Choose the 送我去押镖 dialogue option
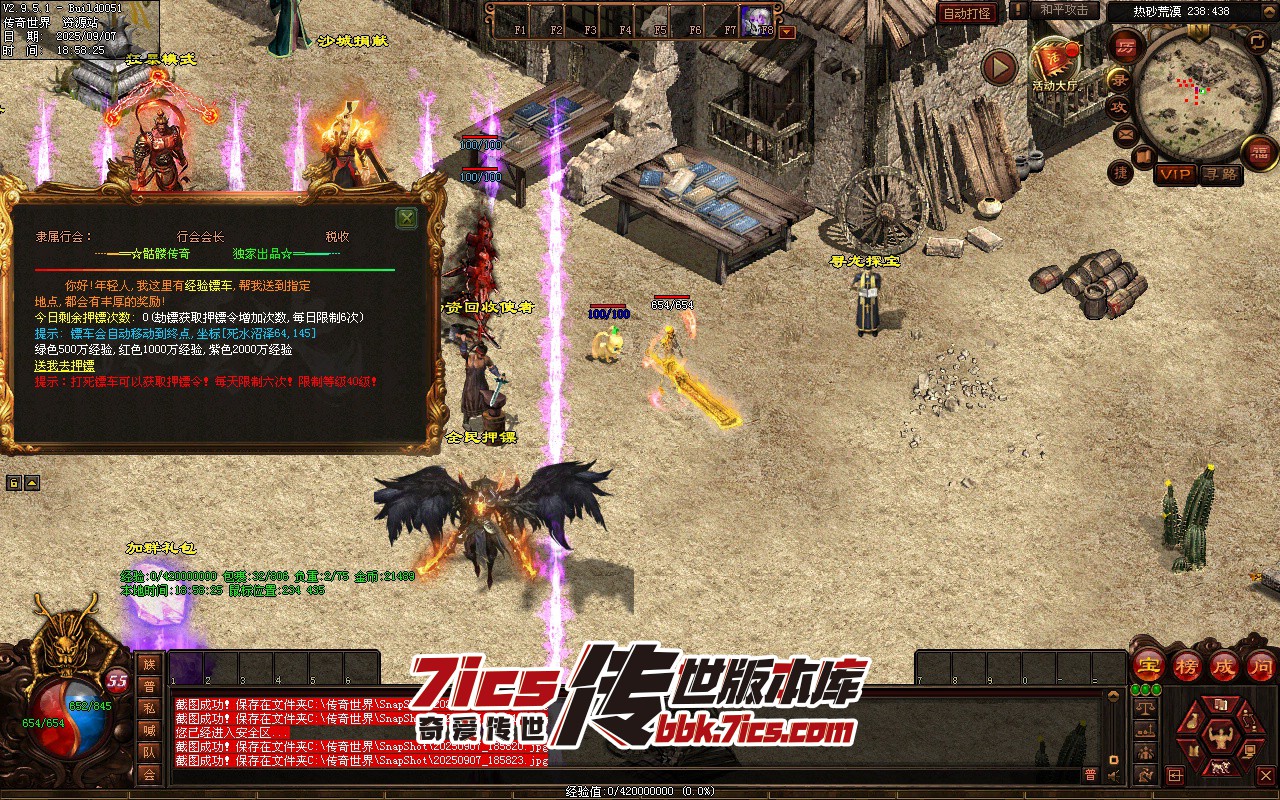Viewport: 1280px width, 800px height. click(x=65, y=366)
